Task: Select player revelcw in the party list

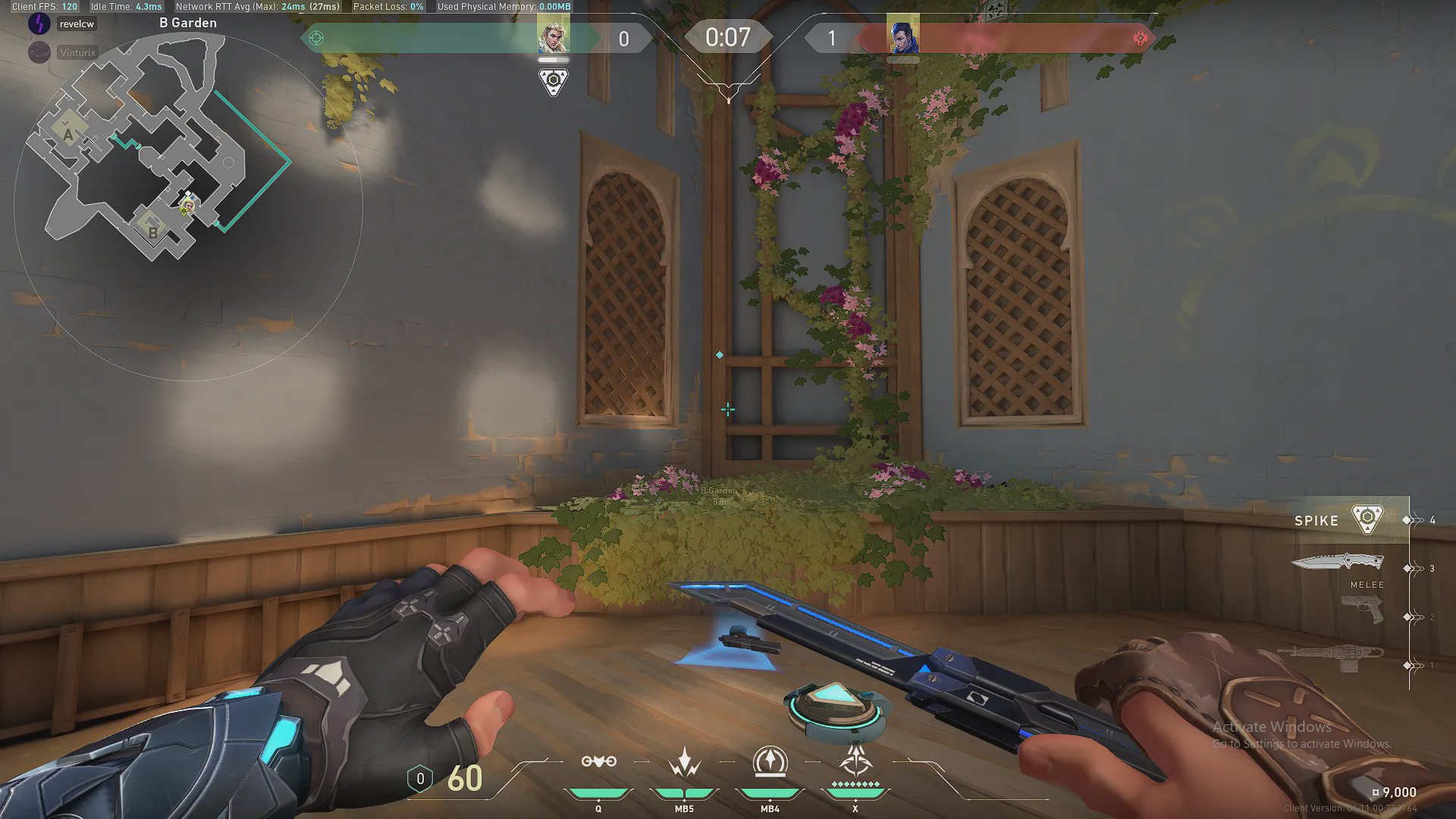Action: pyautogui.click(x=77, y=24)
